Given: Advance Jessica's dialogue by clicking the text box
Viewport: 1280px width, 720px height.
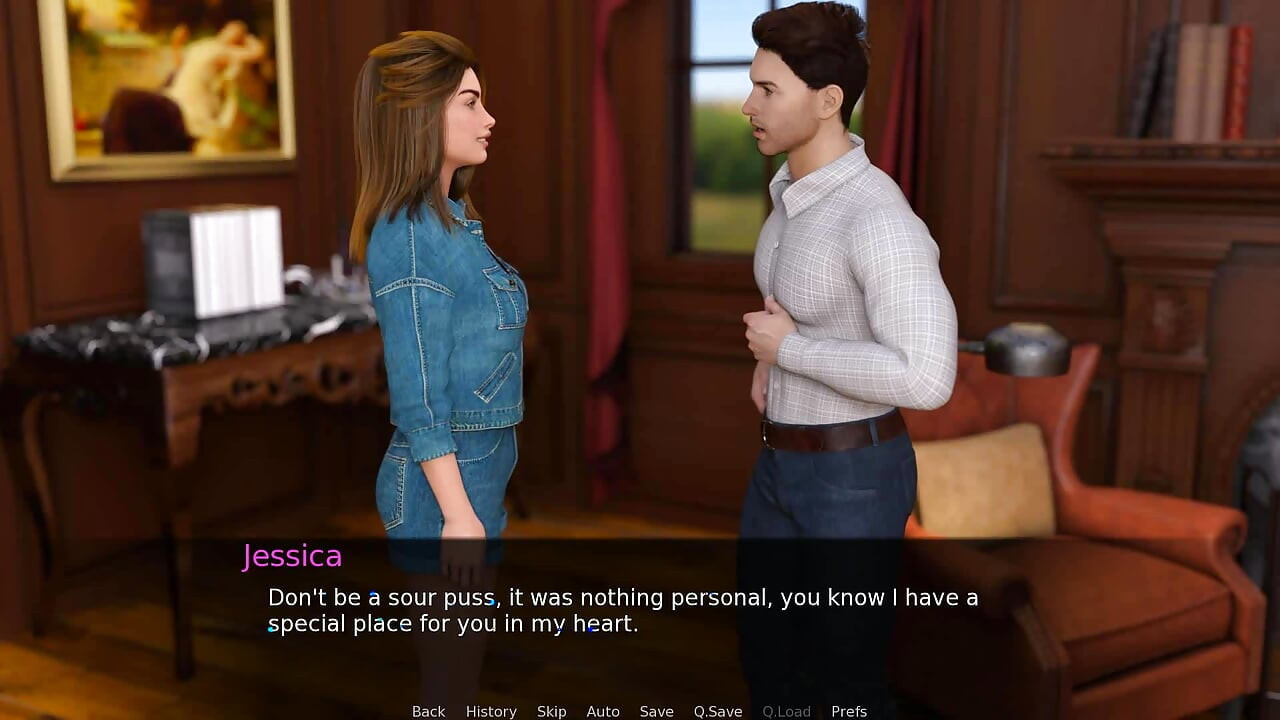Looking at the screenshot, I should (x=640, y=611).
